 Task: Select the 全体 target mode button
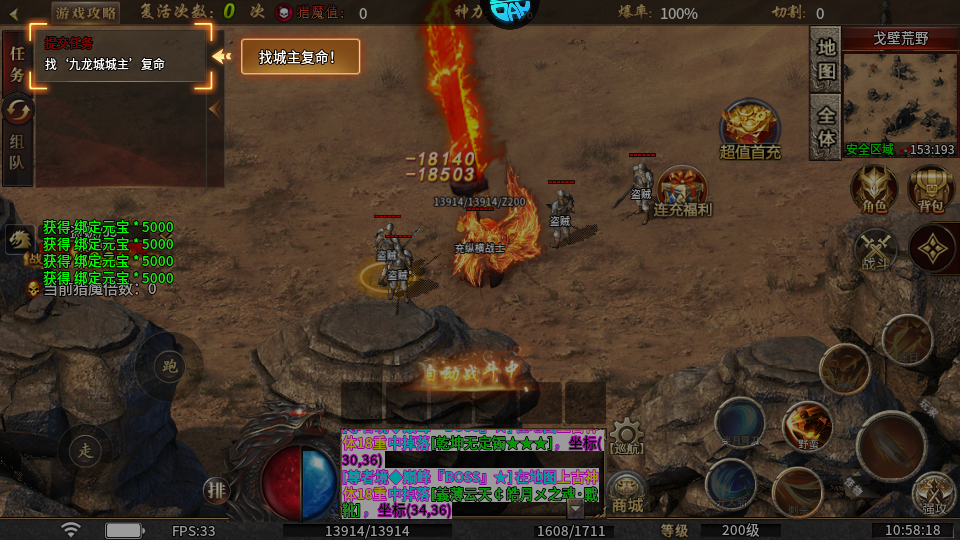tap(826, 126)
